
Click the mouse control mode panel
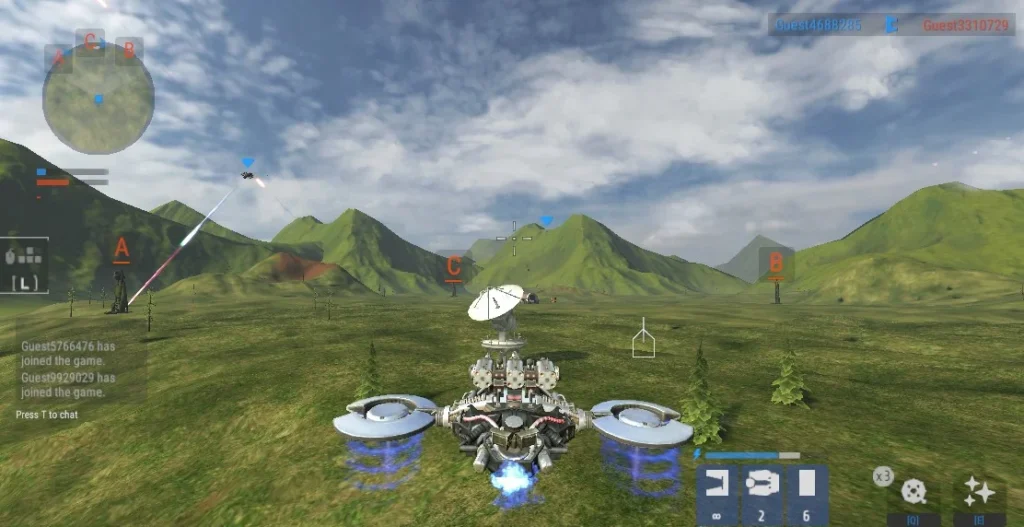coord(26,266)
